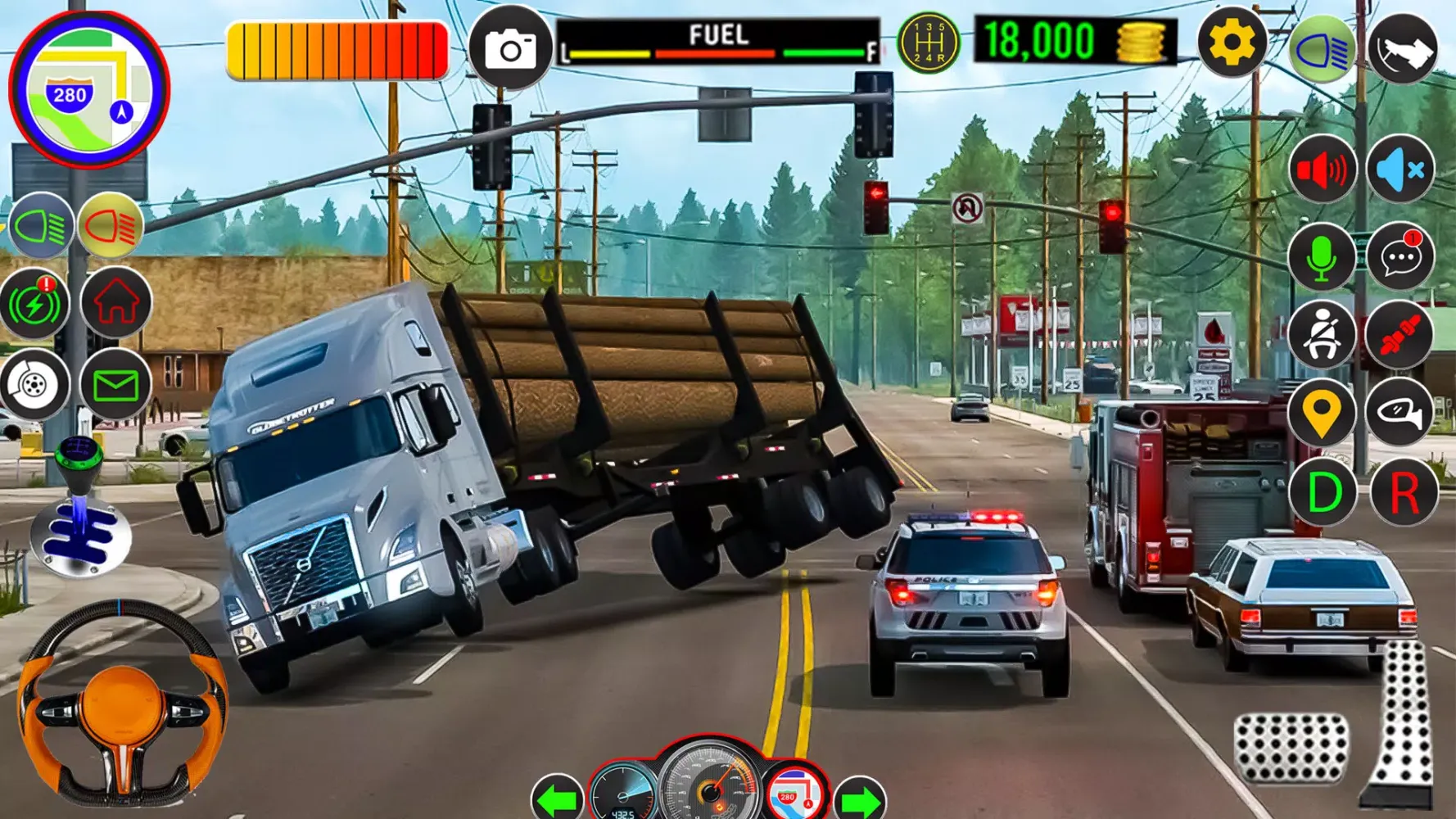Turn sound on with red speaker icon

click(x=1322, y=170)
